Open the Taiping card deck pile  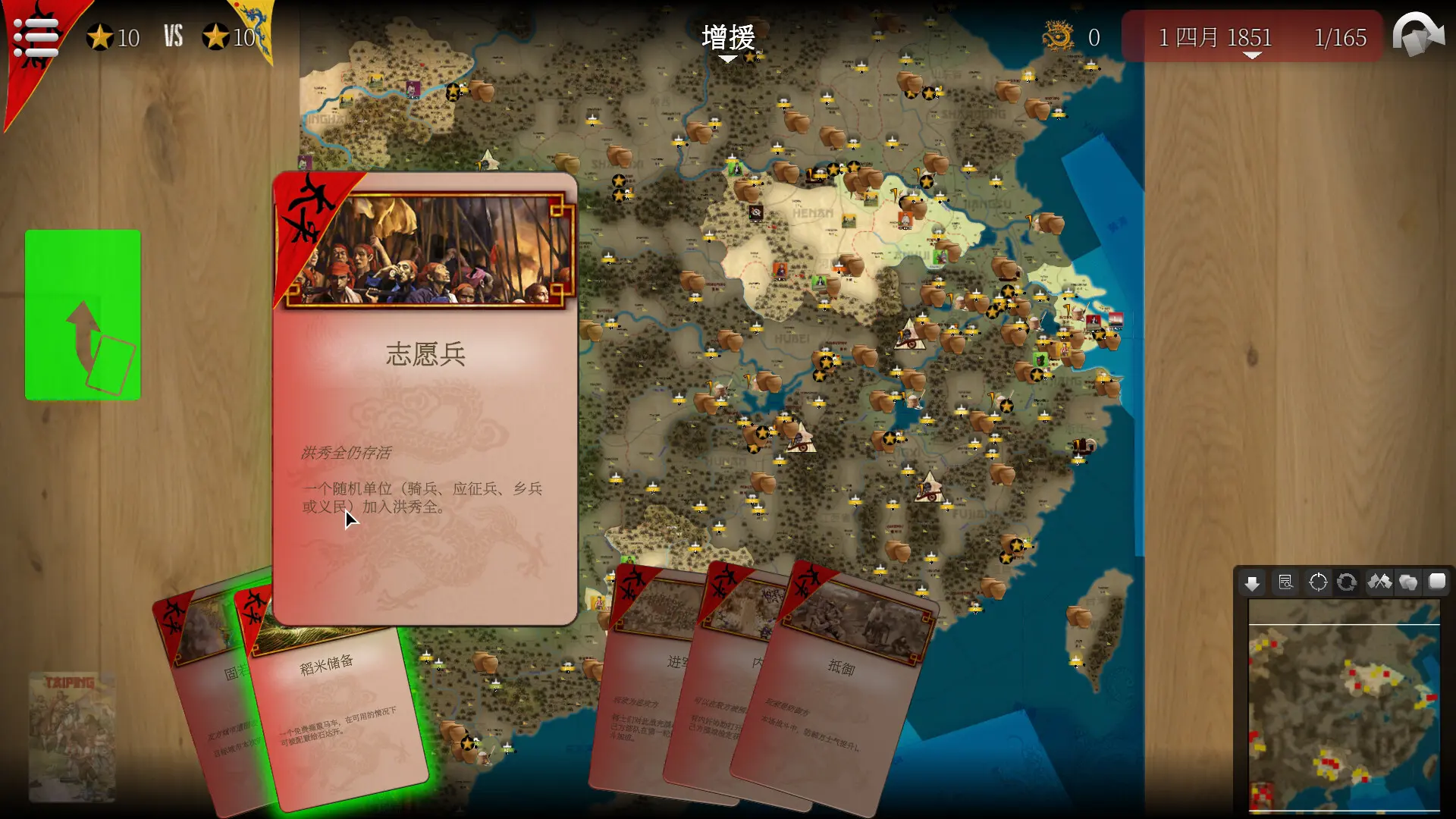[72, 736]
